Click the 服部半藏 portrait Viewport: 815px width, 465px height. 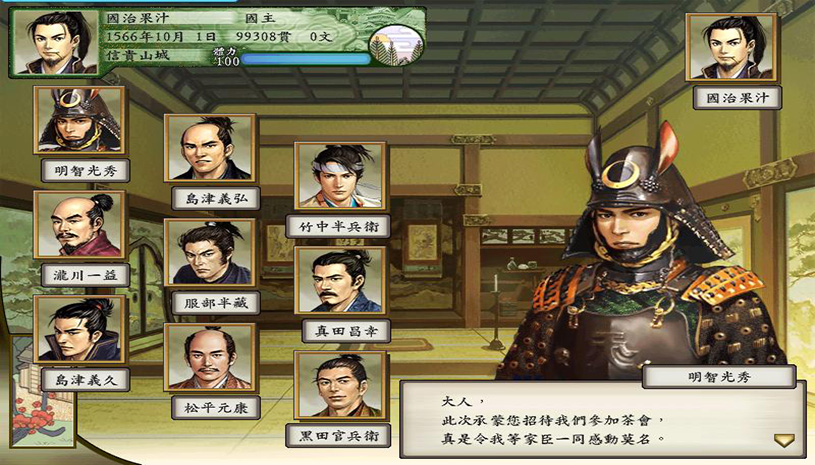click(209, 253)
